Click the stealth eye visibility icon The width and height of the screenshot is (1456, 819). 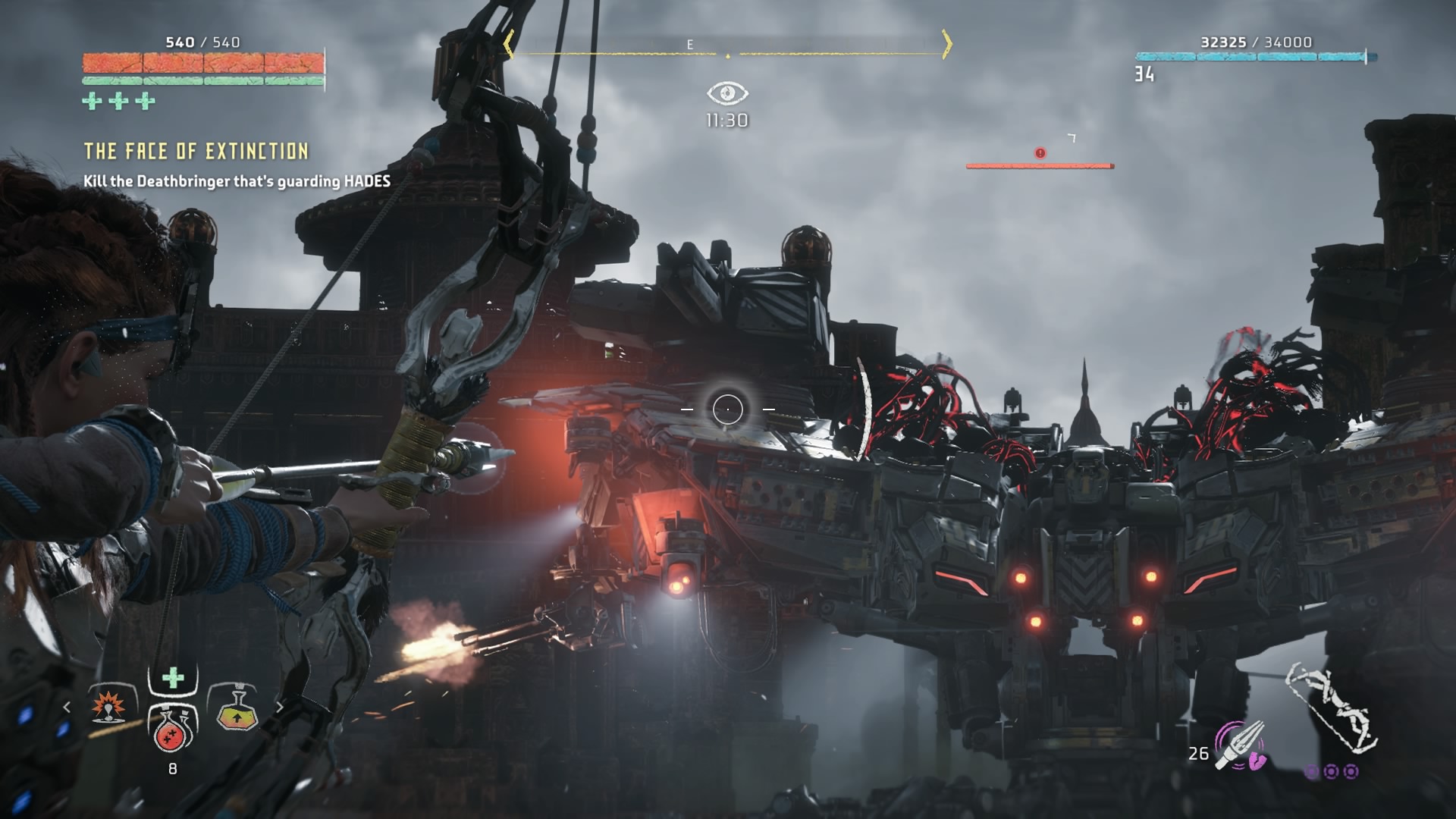[x=727, y=93]
